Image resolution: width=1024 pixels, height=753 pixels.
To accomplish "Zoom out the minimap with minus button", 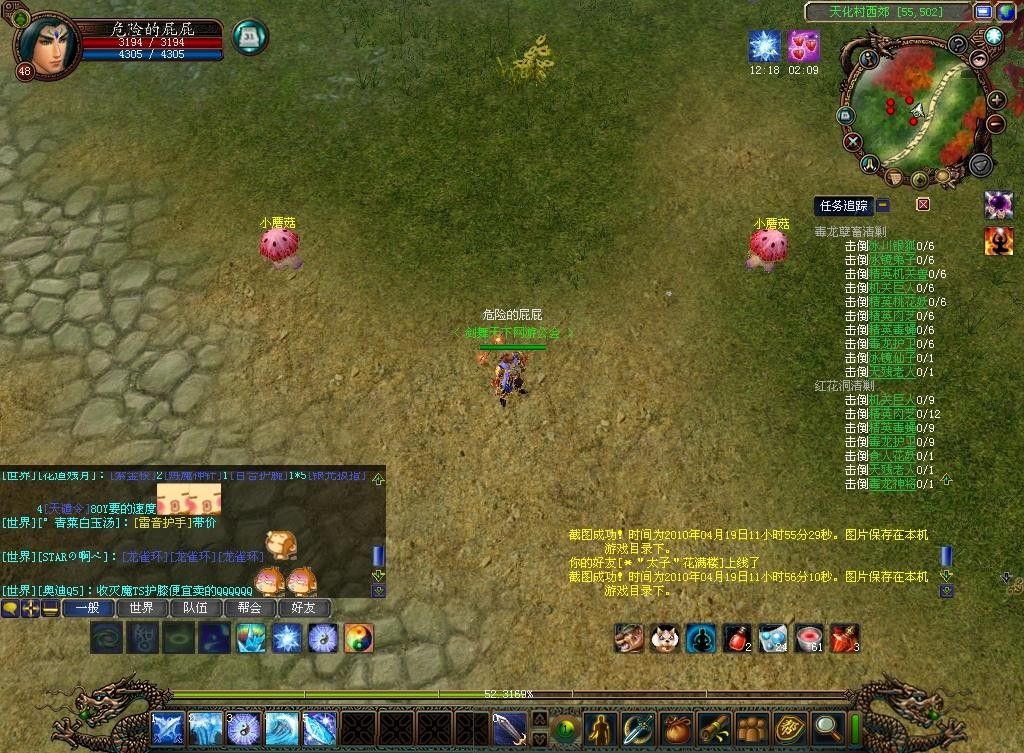I will (x=996, y=124).
